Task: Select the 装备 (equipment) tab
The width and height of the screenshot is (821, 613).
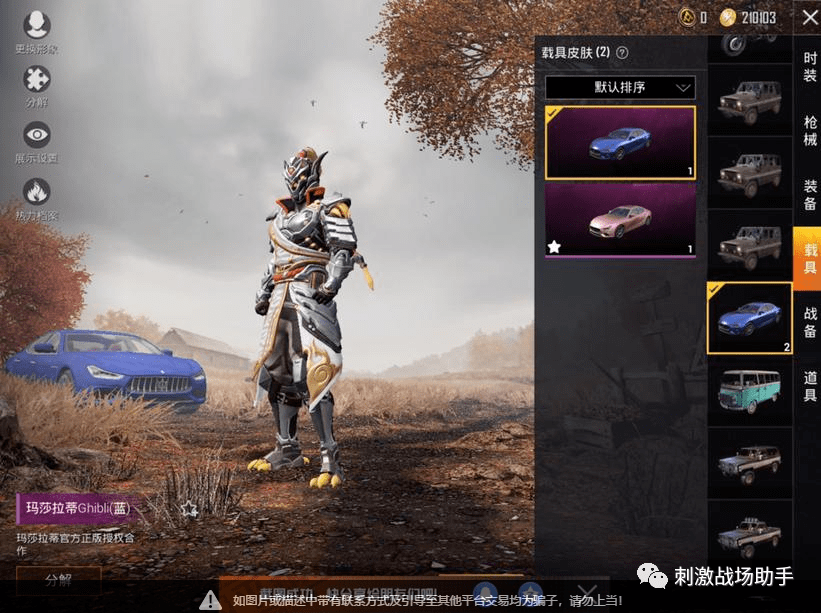Action: 809,195
